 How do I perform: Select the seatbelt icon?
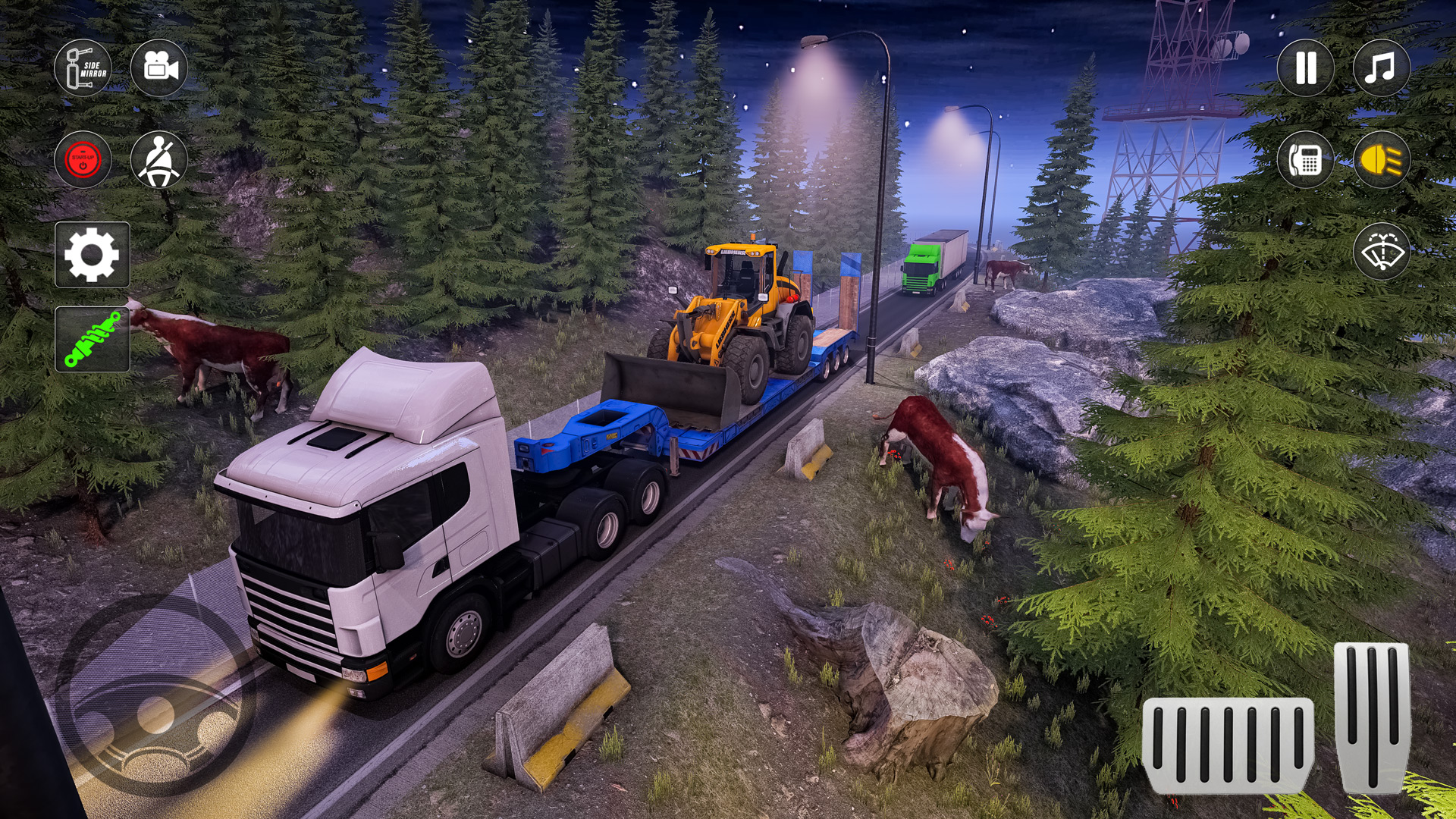[x=162, y=159]
